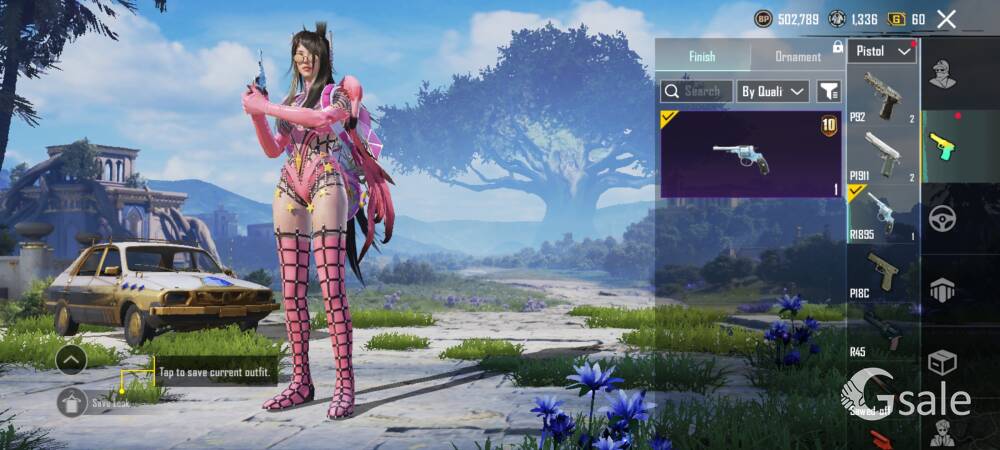
Task: Open the stacked layers category icon
Action: coord(942,290)
